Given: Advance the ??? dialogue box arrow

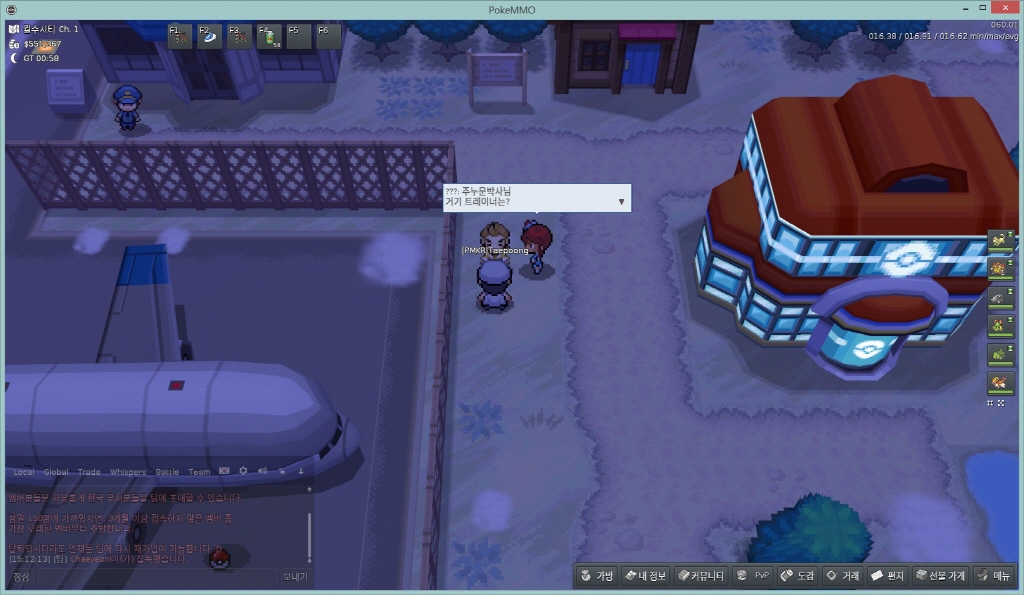Looking at the screenshot, I should [x=621, y=201].
